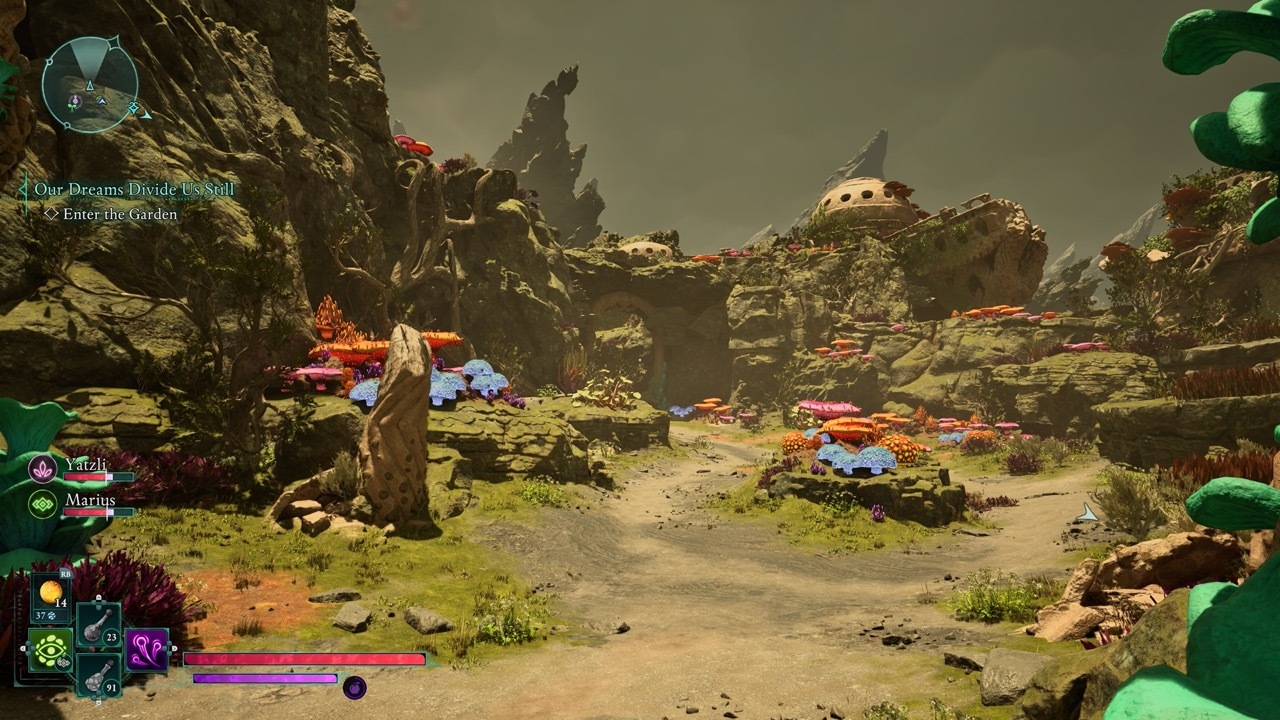Image resolution: width=1280 pixels, height=720 pixels.
Task: Select the 'Our Dreams Divide Us Still' quest tracker
Action: 134,189
